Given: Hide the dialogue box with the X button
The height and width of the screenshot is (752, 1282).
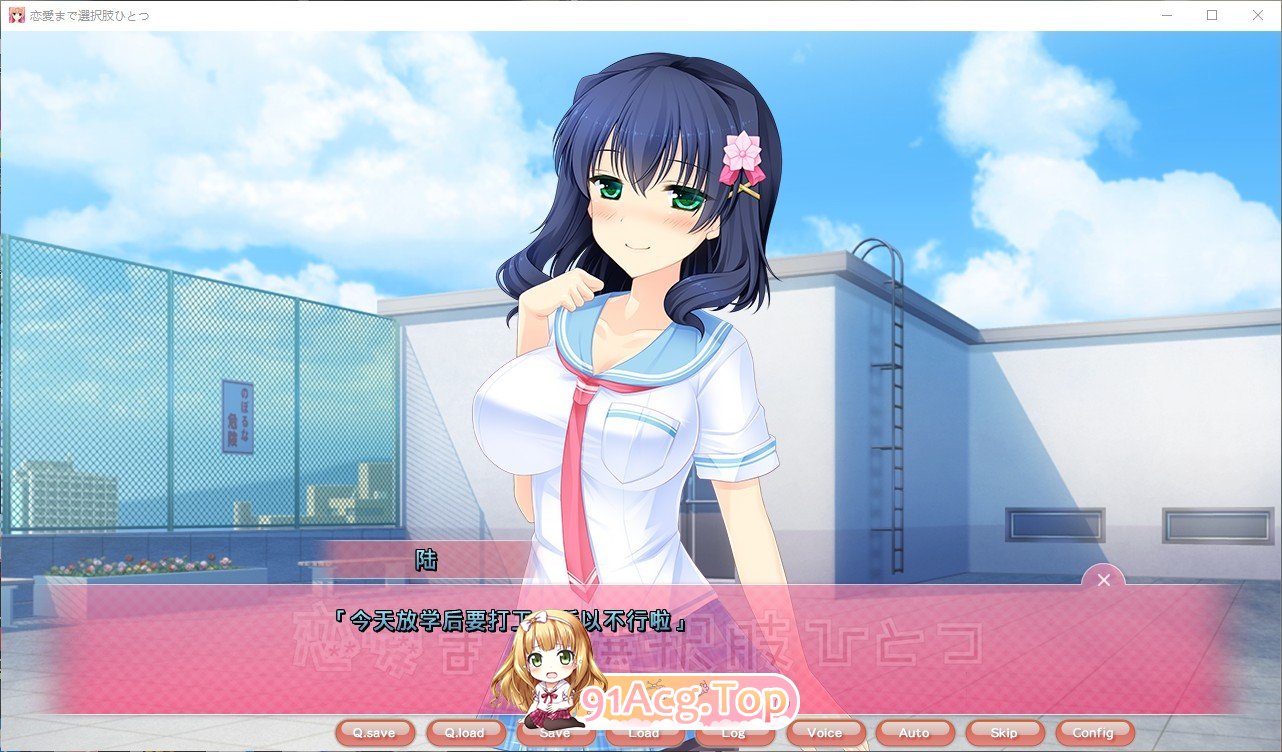Looking at the screenshot, I should click(x=1103, y=580).
